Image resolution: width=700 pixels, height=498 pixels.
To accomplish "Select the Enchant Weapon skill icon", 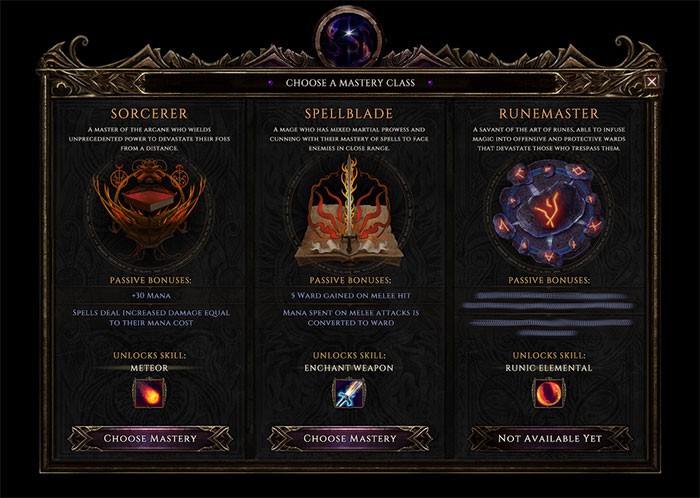I will tap(349, 391).
